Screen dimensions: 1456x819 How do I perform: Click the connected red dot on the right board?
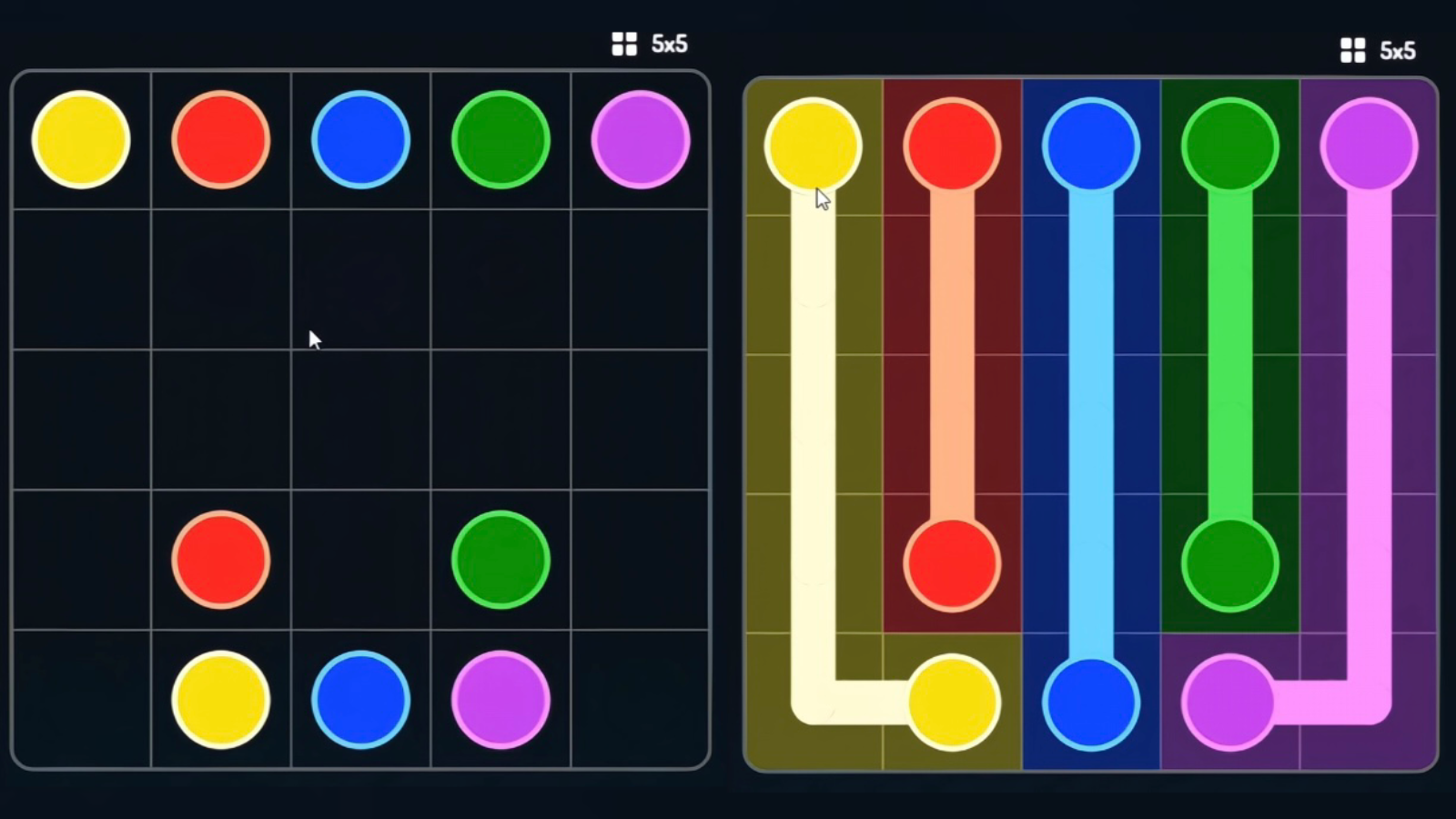952,564
